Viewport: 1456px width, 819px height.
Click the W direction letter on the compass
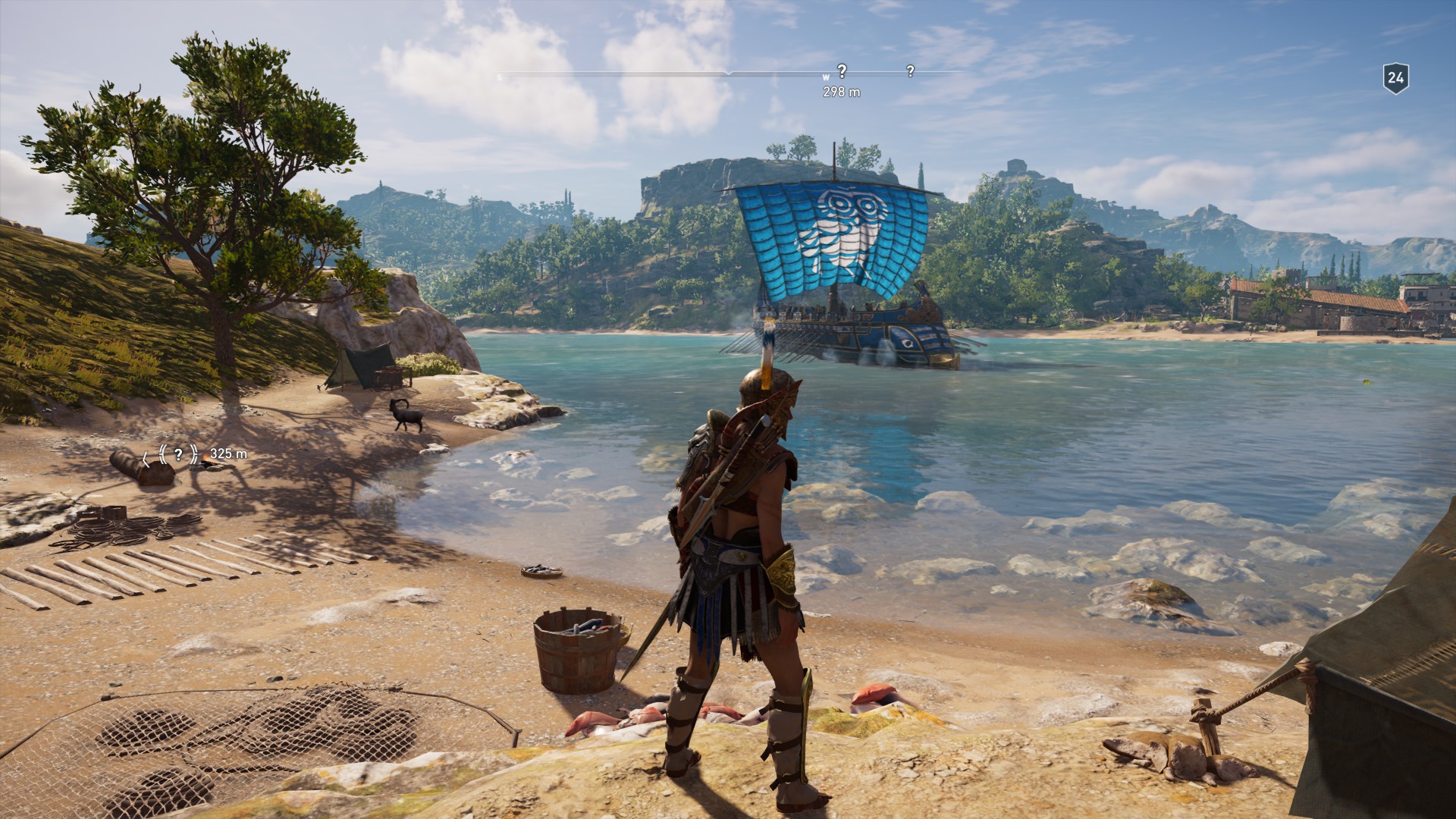point(826,77)
